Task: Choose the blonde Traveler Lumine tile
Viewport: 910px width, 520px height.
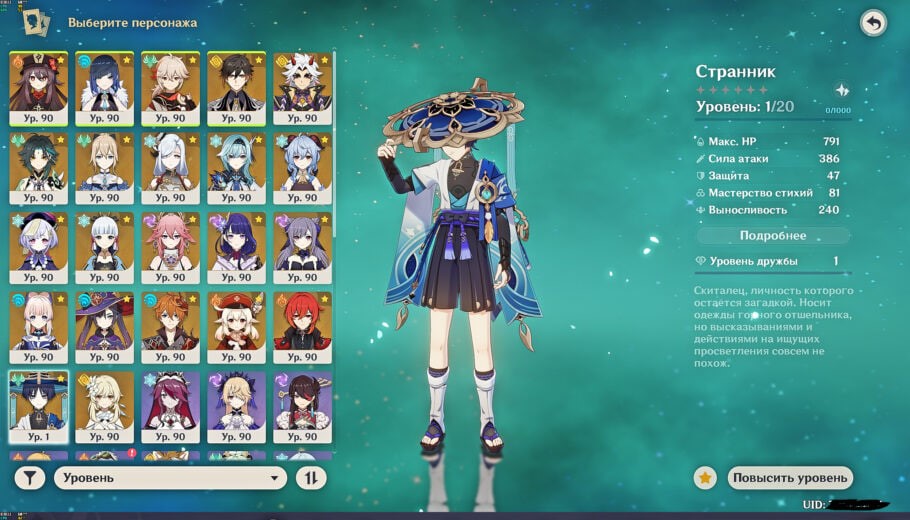Action: 104,403
